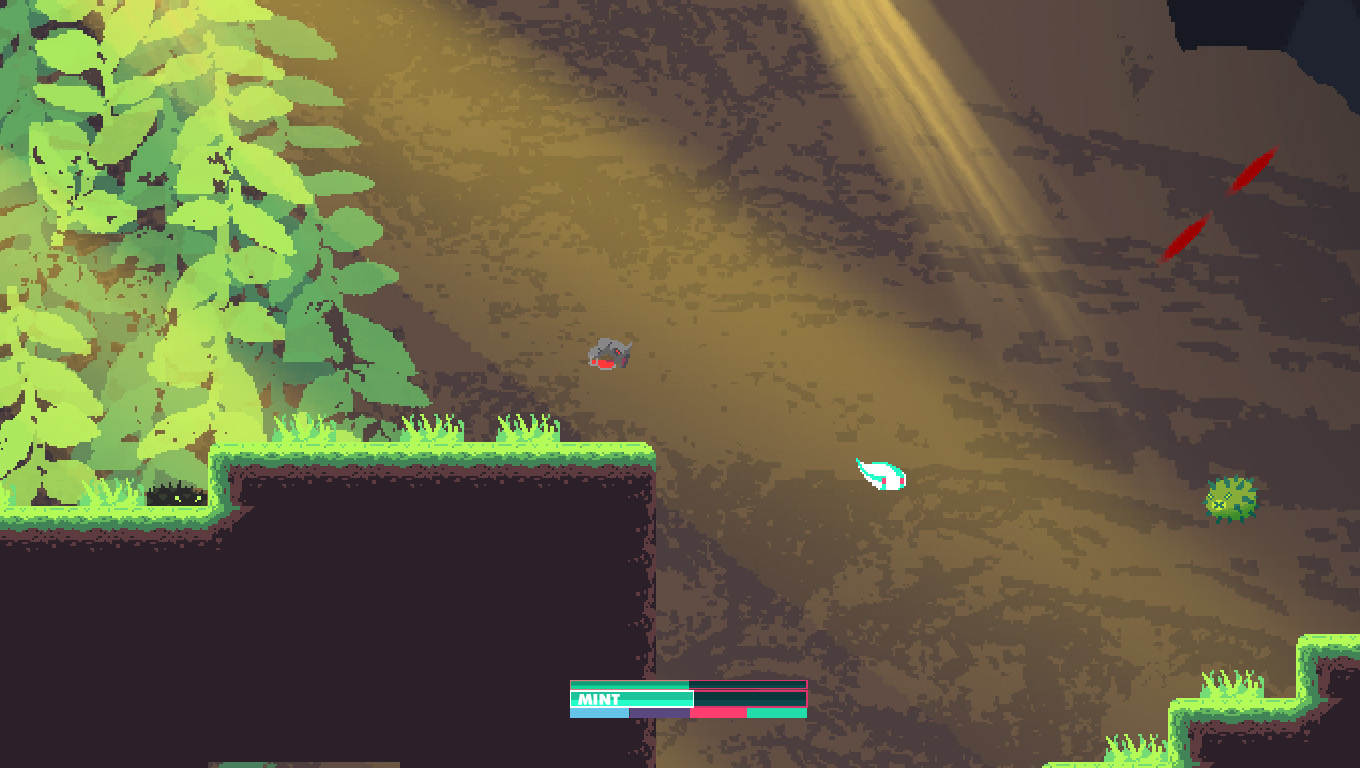Grab the upper red spear
Screen dimensions: 1360x768
point(1250,172)
